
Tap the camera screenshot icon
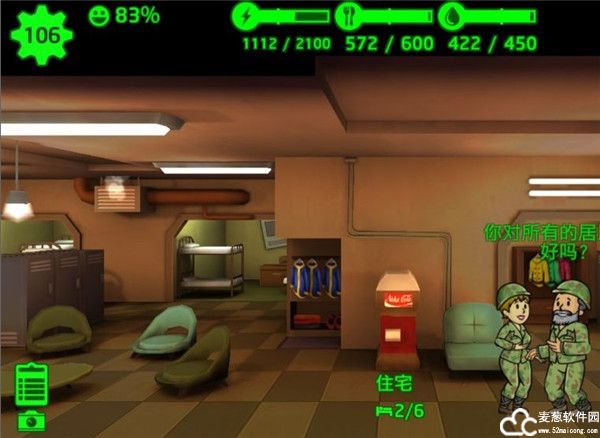tap(30, 421)
